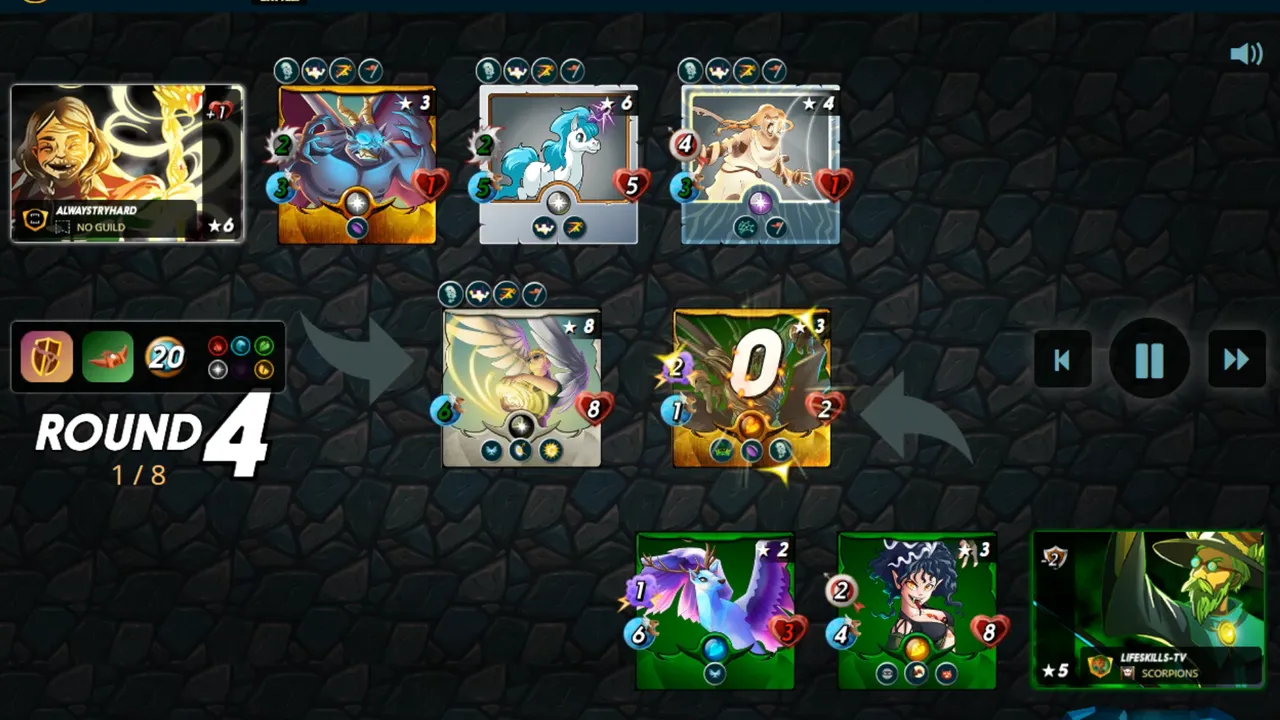The image size is (1280, 720).
Task: Select the winged angel card
Action: tap(521, 389)
